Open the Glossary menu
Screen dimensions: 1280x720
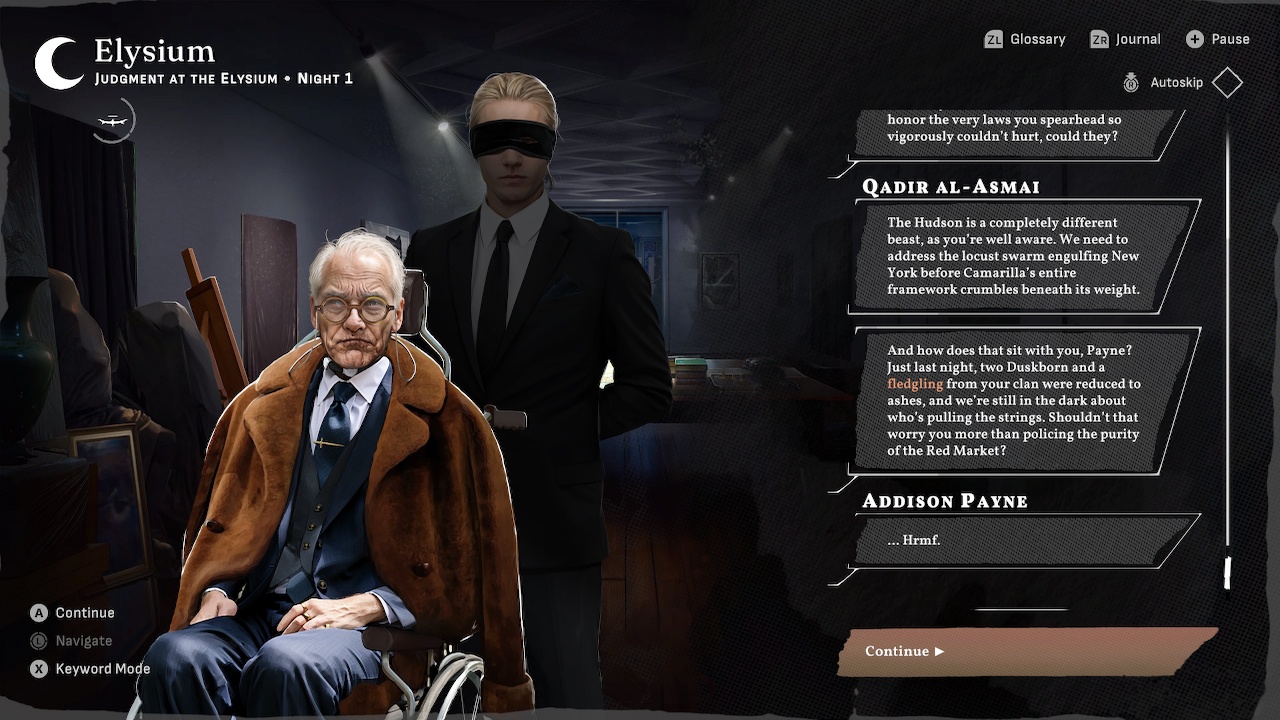click(x=1038, y=39)
